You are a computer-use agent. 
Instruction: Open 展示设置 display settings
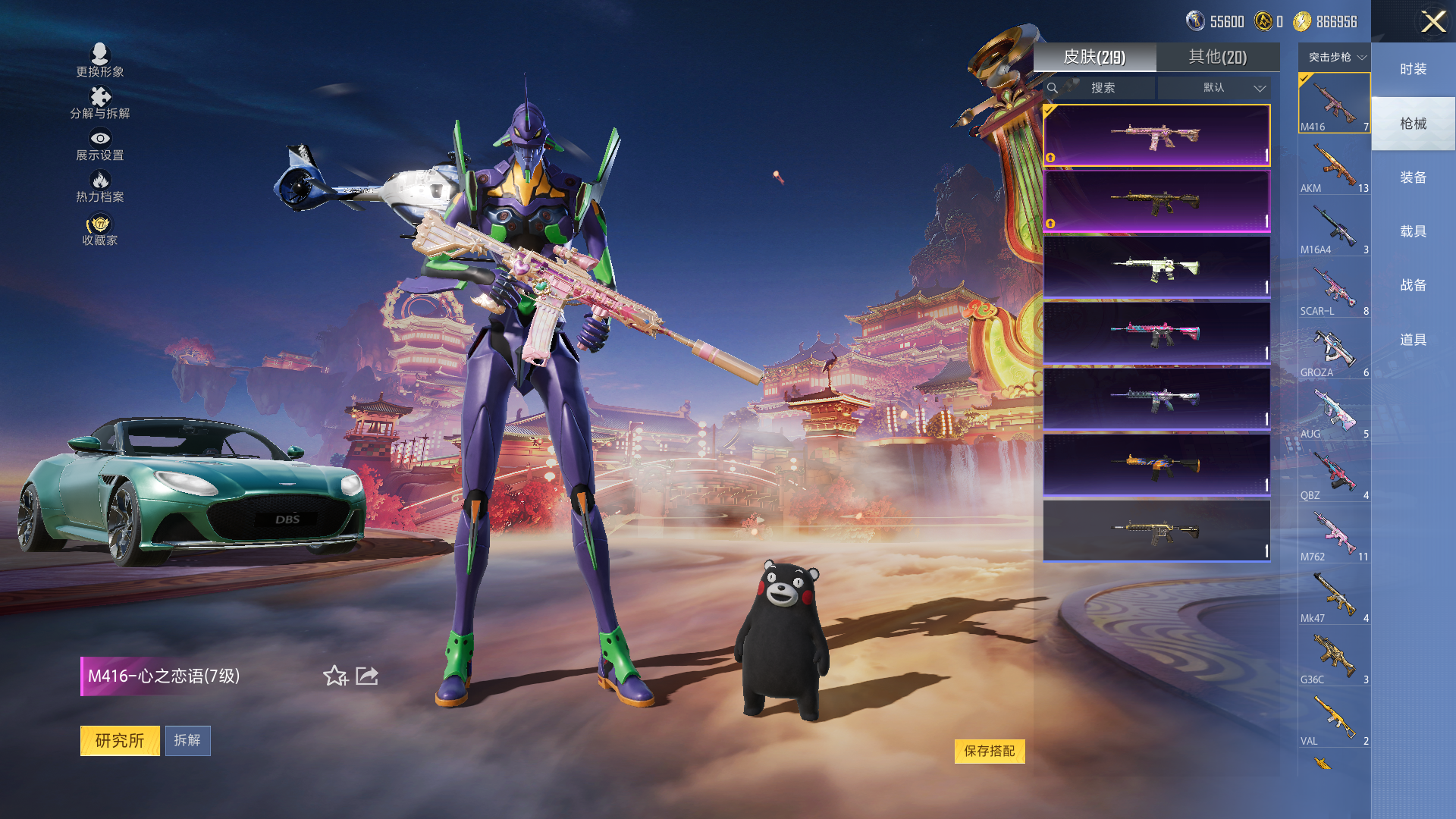tap(99, 144)
